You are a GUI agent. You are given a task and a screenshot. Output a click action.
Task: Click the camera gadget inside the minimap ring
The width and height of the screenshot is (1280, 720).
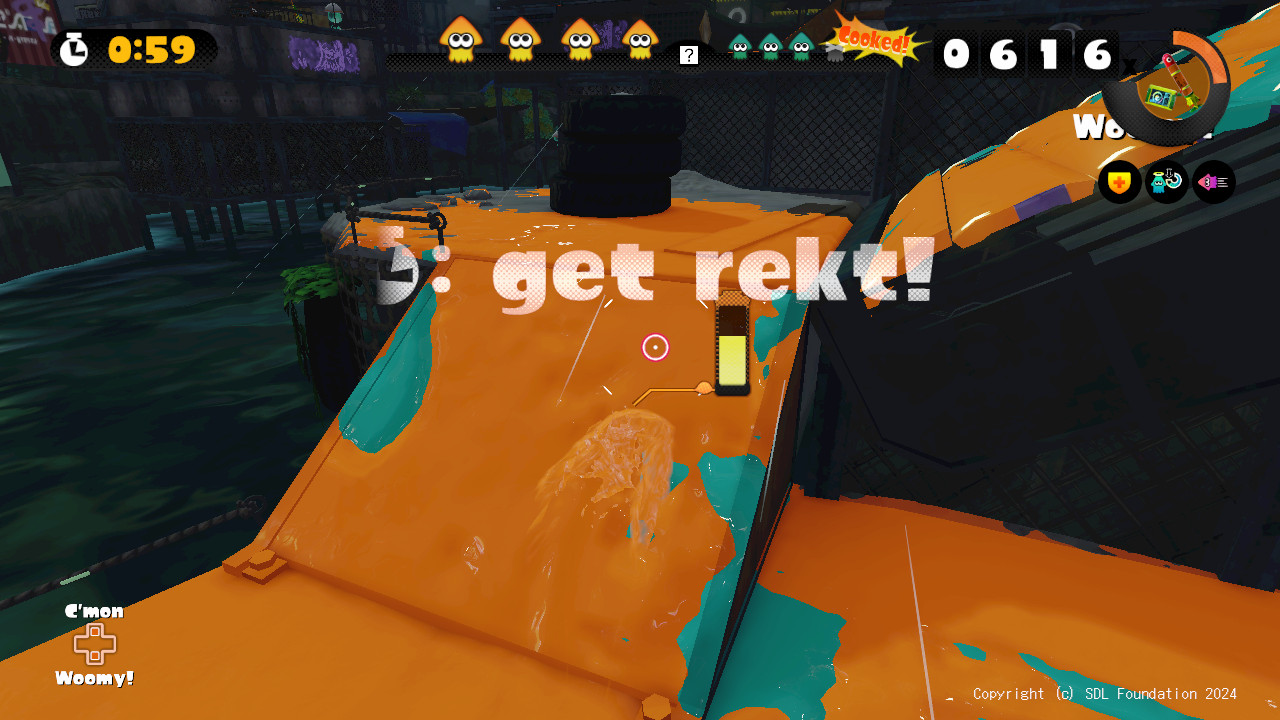[x=1158, y=95]
